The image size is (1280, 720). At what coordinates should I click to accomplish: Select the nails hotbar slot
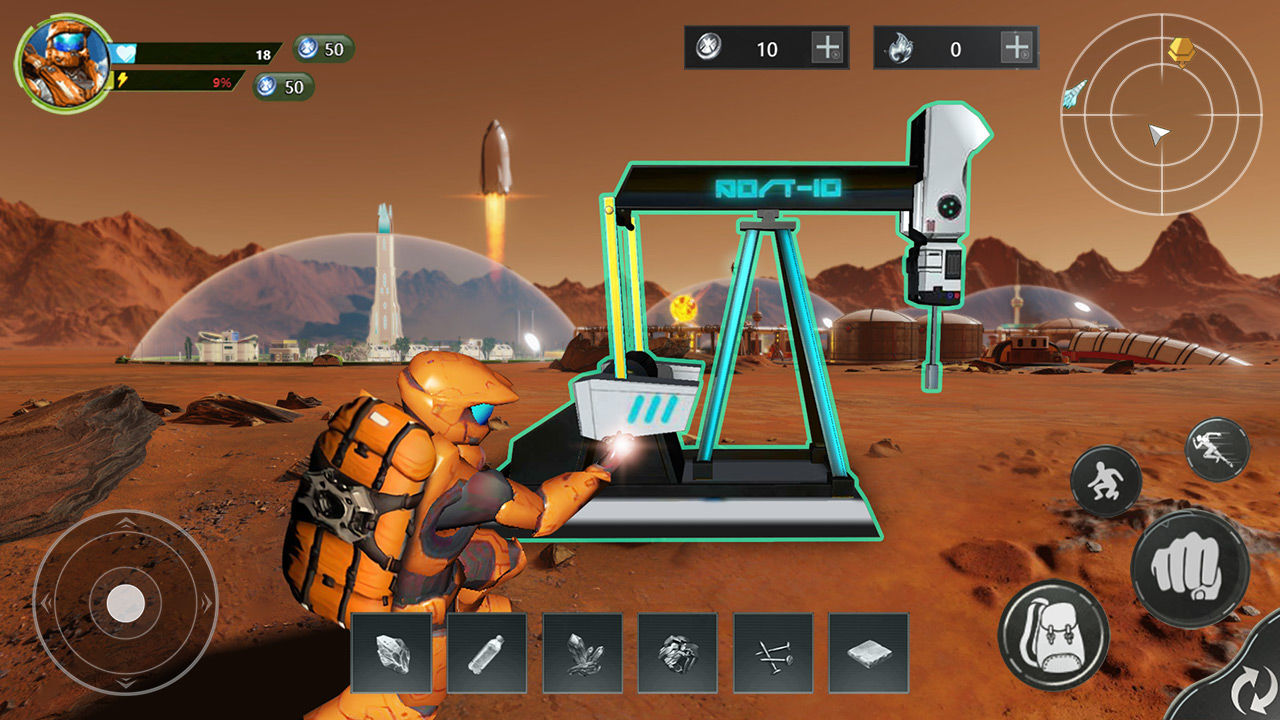click(x=774, y=653)
